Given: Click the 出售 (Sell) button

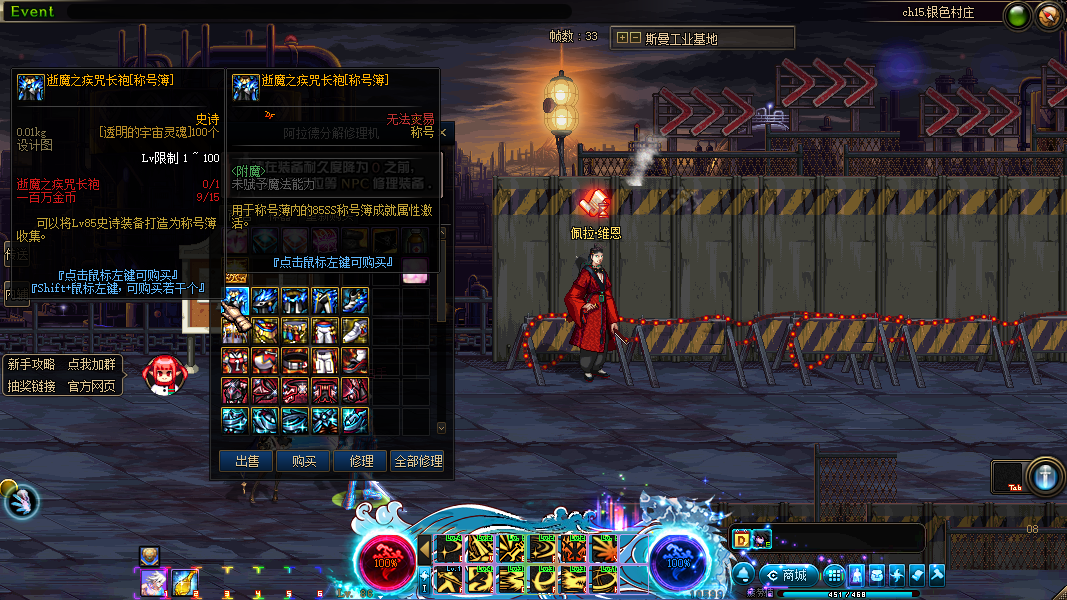Looking at the screenshot, I should pos(246,461).
